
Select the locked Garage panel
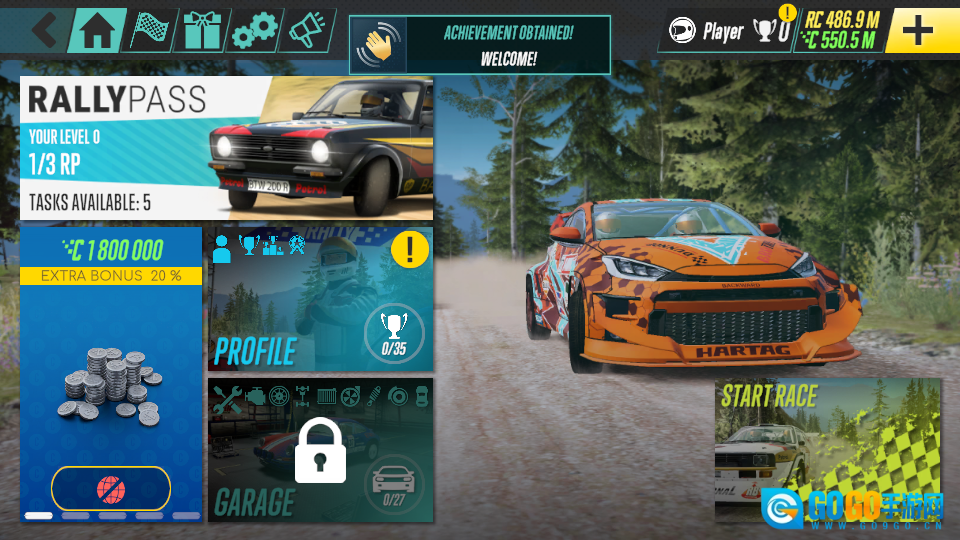320,450
